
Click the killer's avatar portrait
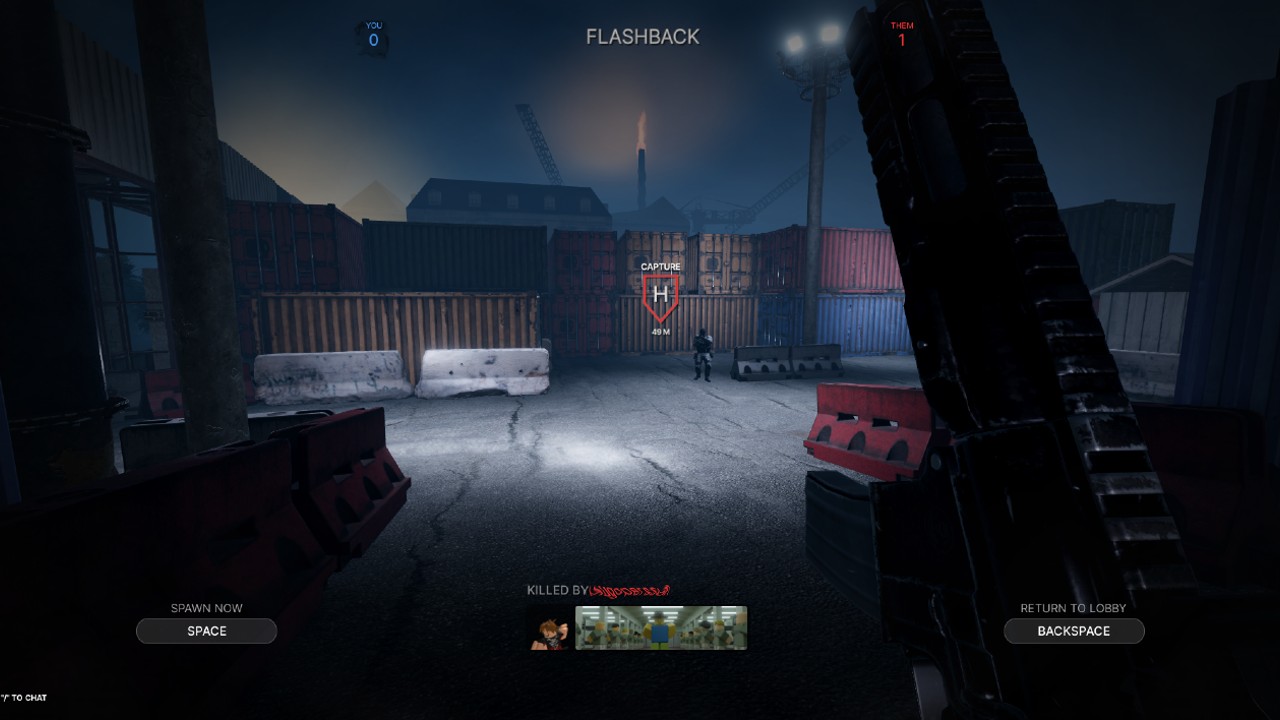click(548, 628)
